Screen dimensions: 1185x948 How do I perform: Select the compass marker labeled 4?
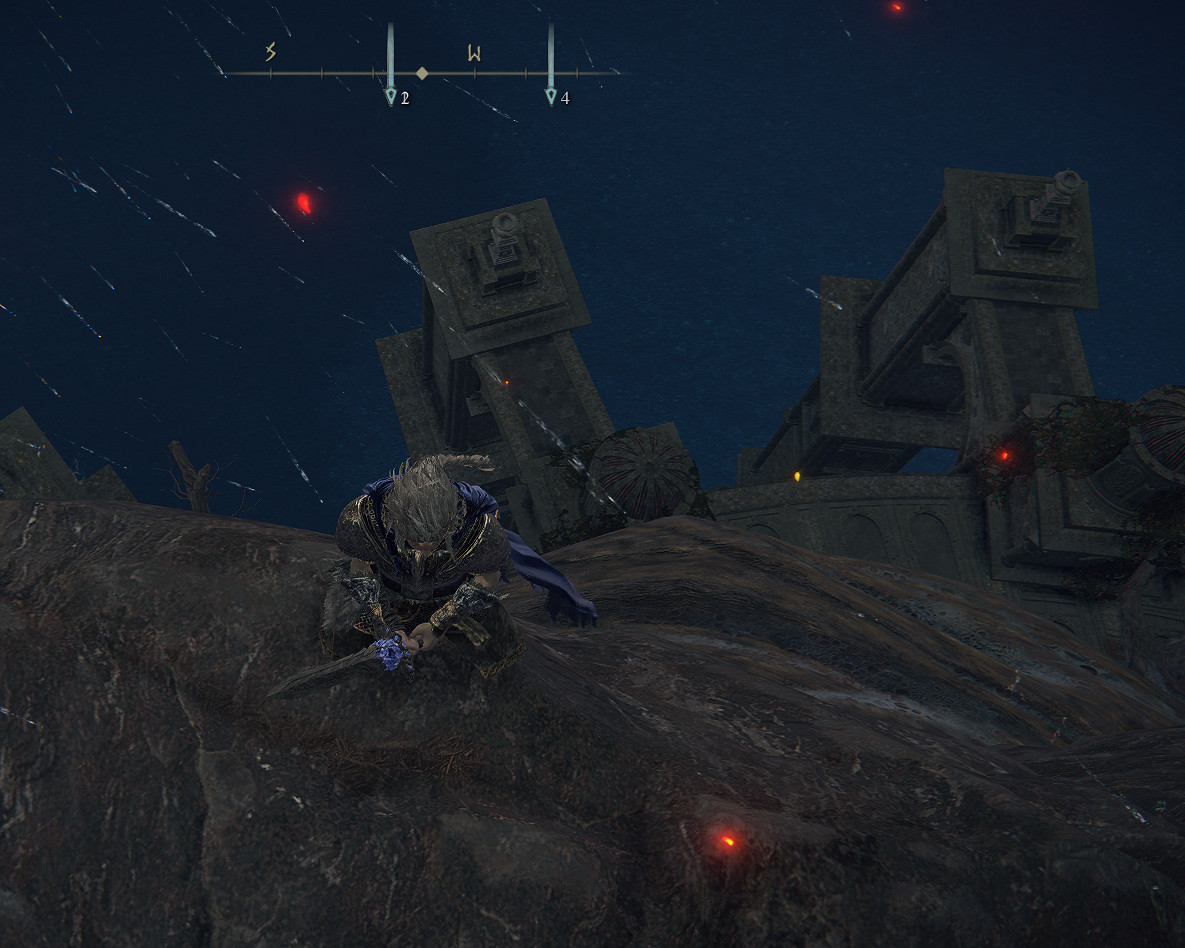coord(551,96)
